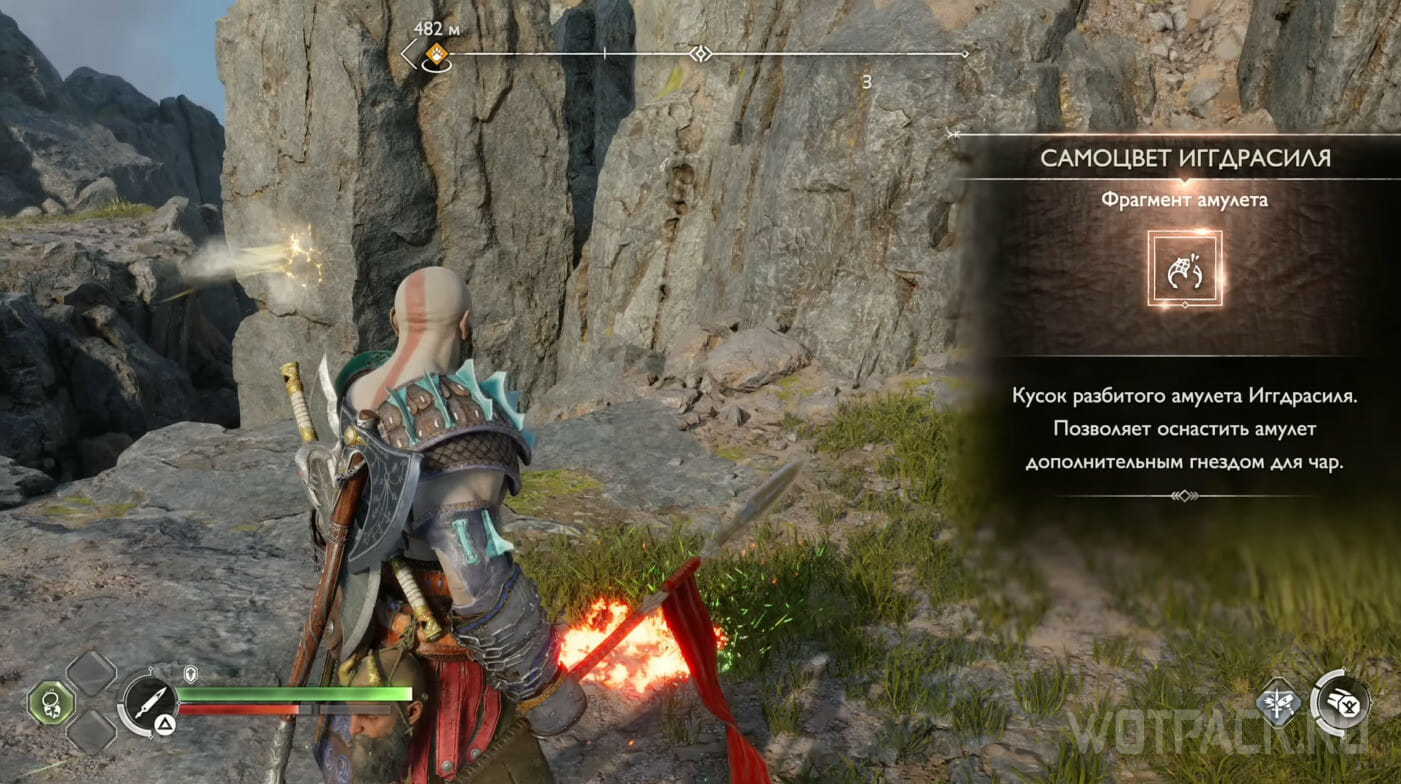Click the small shield icon above health bar
Screen dimensions: 1401x784
click(191, 673)
